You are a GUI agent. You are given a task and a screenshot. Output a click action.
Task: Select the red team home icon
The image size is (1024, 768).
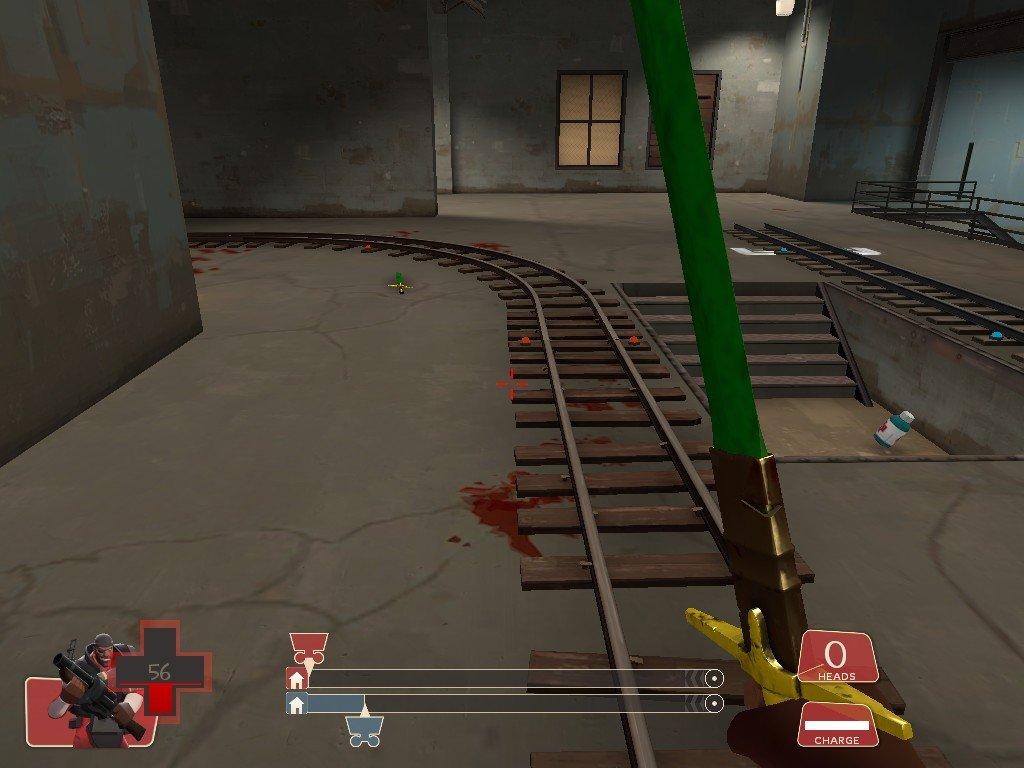click(296, 678)
